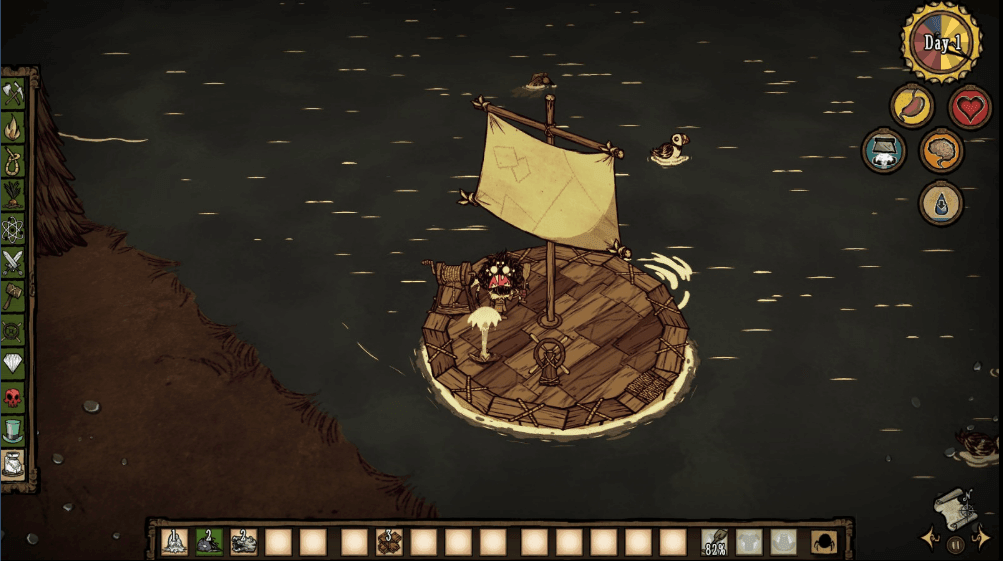This screenshot has width=1003, height=561.
Task: Pick the green-highlighted second inventory slot
Action: click(x=209, y=542)
